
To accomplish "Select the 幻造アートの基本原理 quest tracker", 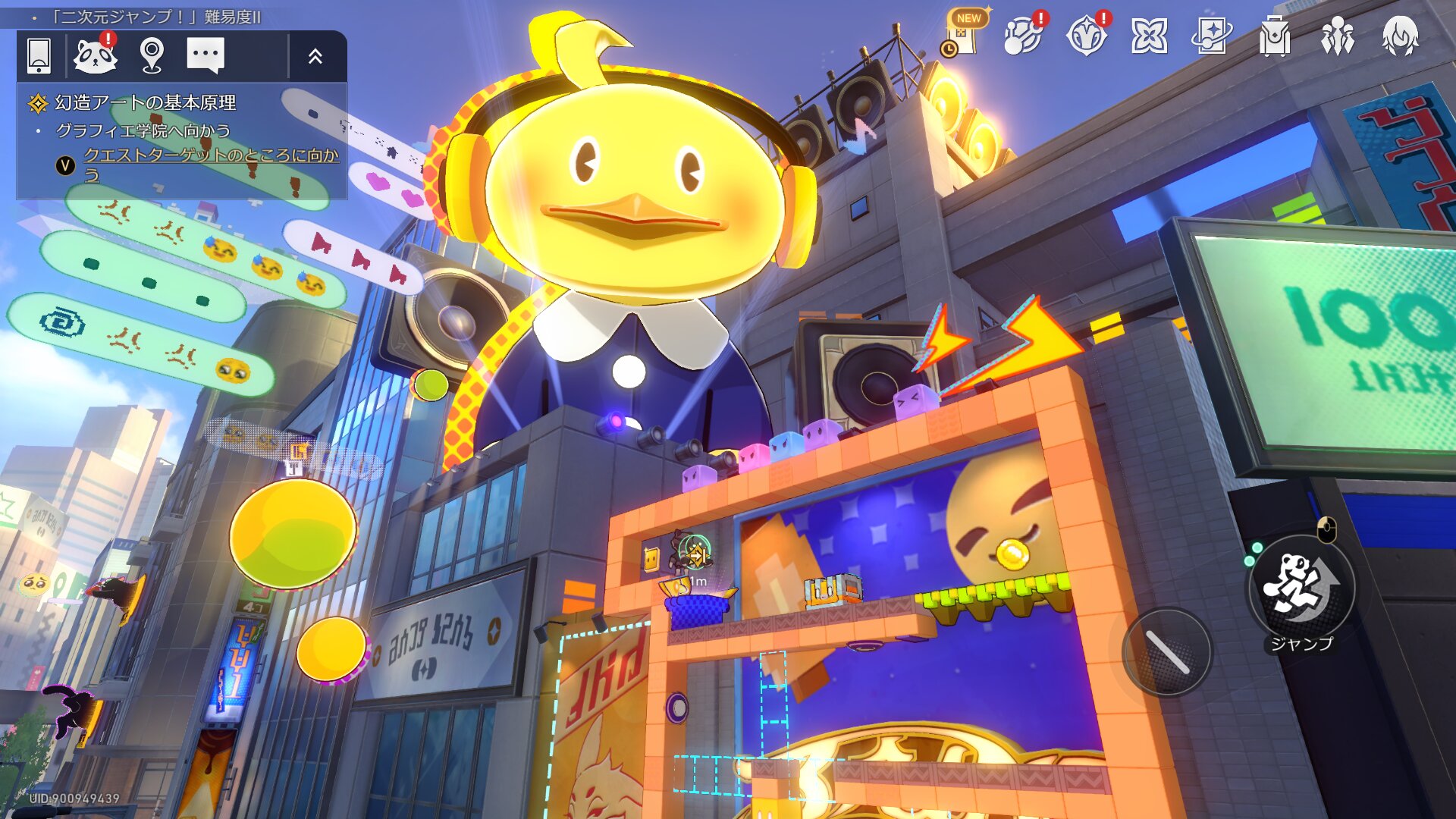I will [x=145, y=102].
